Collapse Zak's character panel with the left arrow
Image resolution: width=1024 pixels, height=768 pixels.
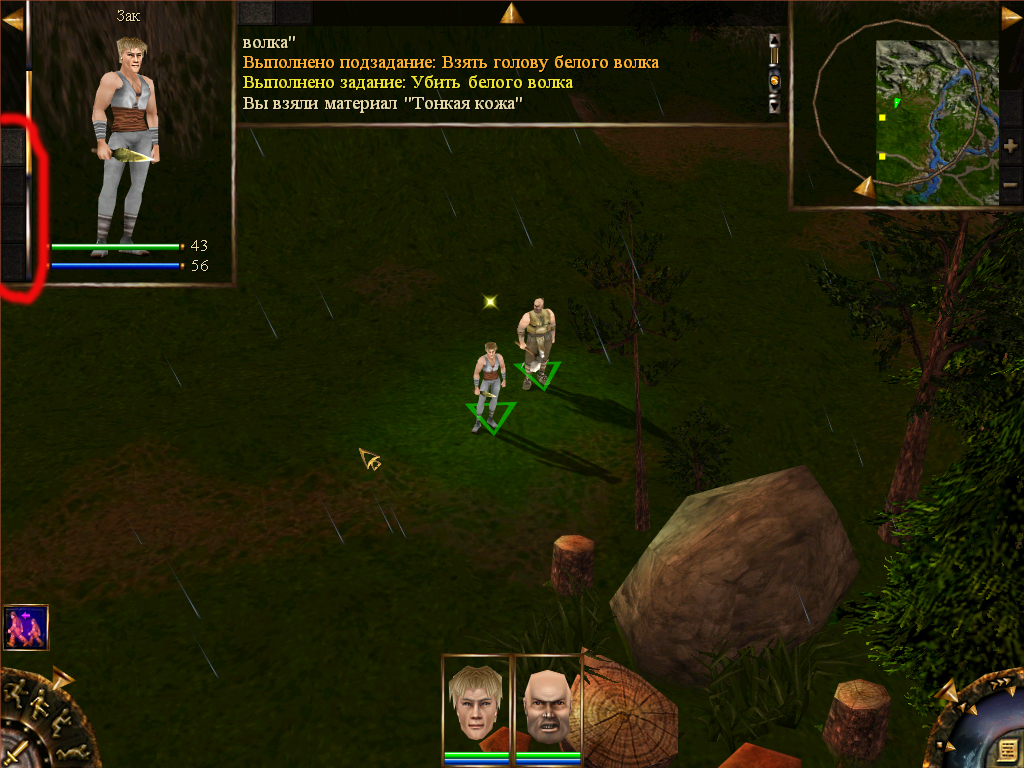(12, 20)
